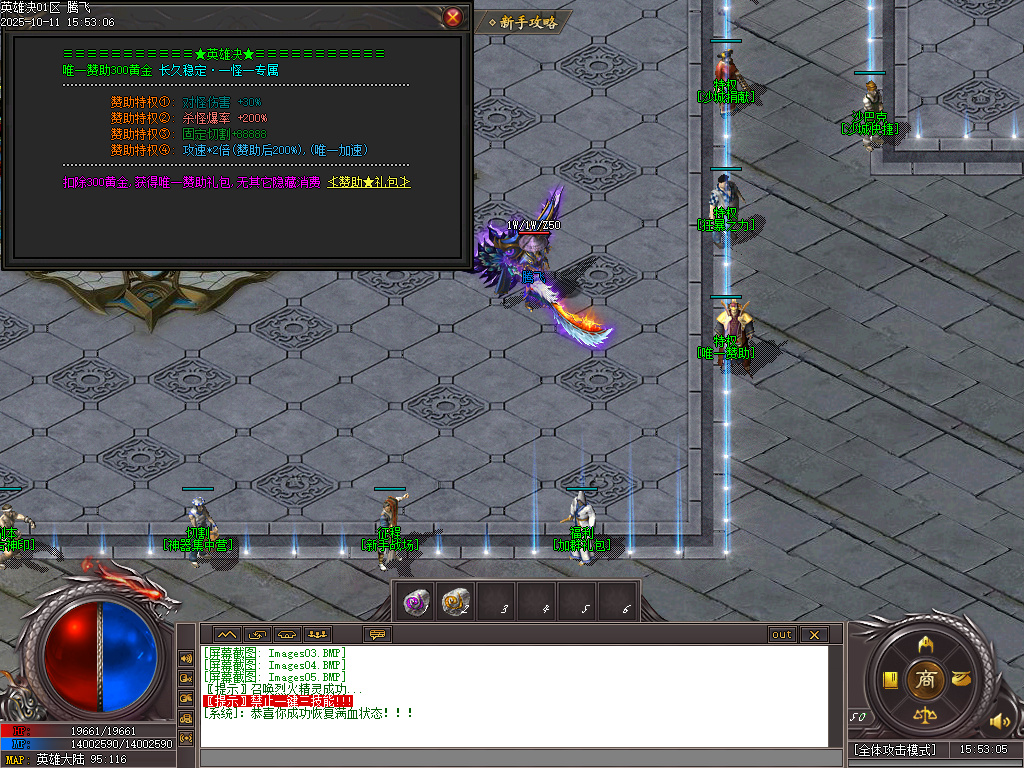Open the trade scales icon

tap(926, 716)
